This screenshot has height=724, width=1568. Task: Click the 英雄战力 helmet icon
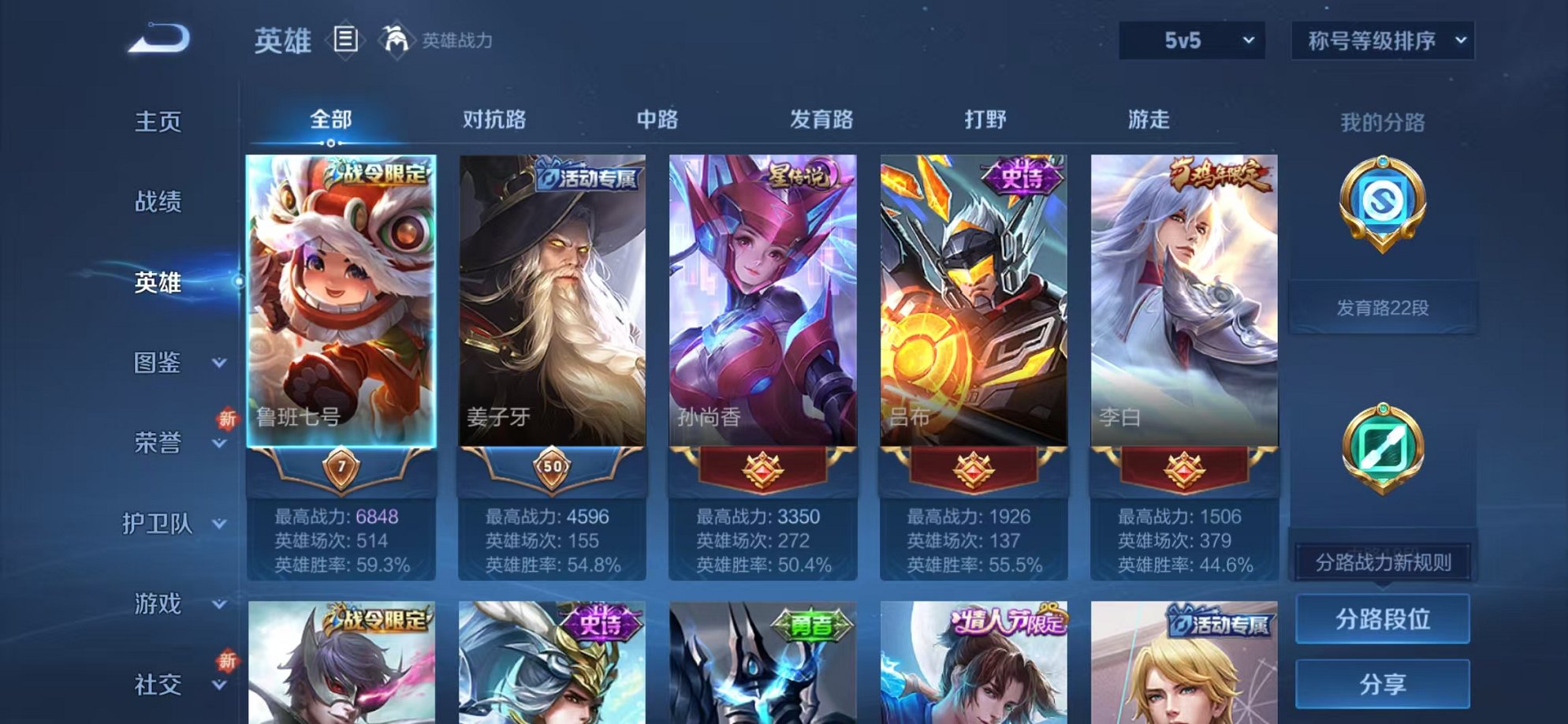pos(397,38)
